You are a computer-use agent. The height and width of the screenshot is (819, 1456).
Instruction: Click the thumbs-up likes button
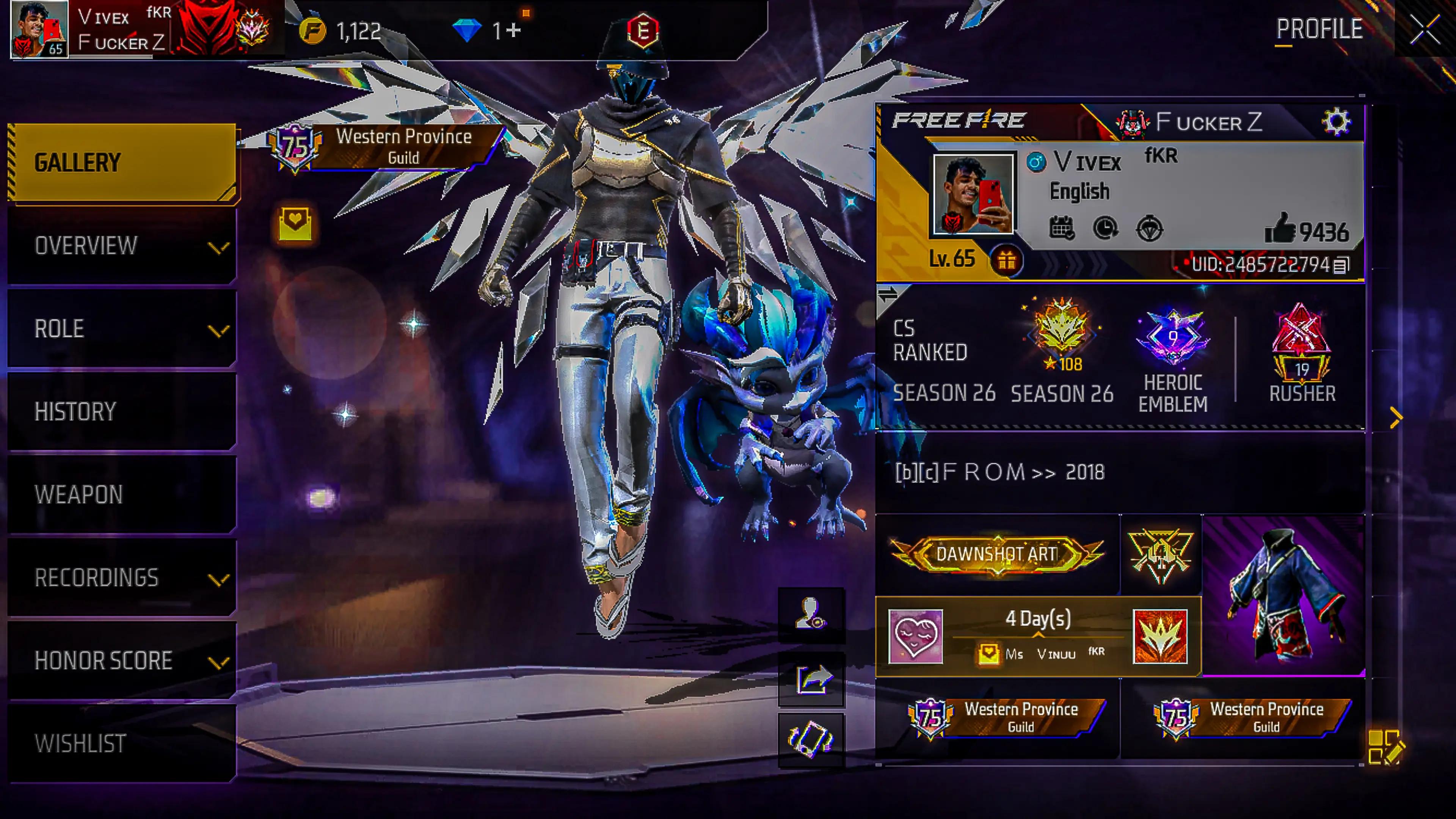(x=1280, y=229)
